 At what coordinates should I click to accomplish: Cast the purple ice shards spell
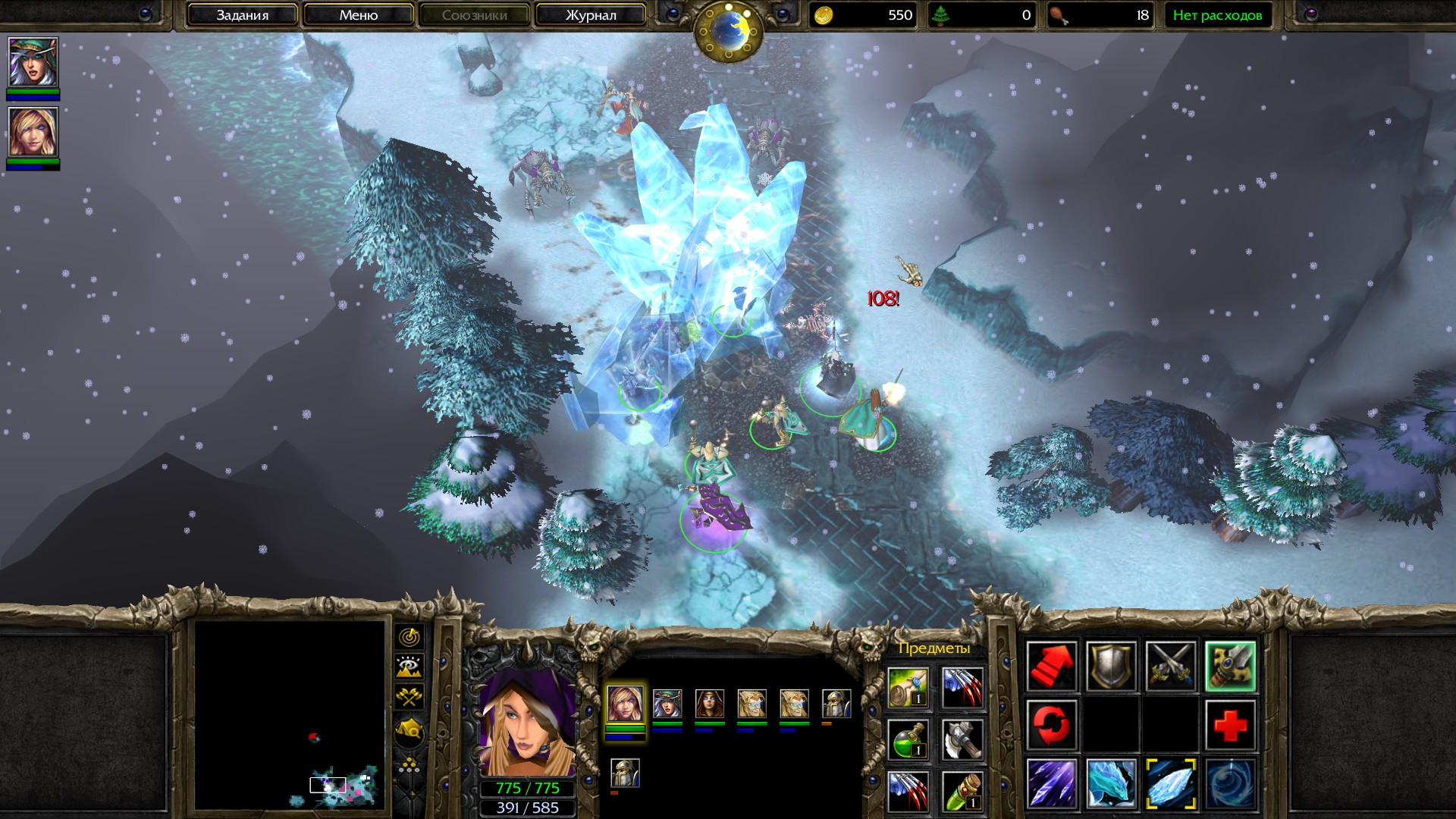[1052, 783]
